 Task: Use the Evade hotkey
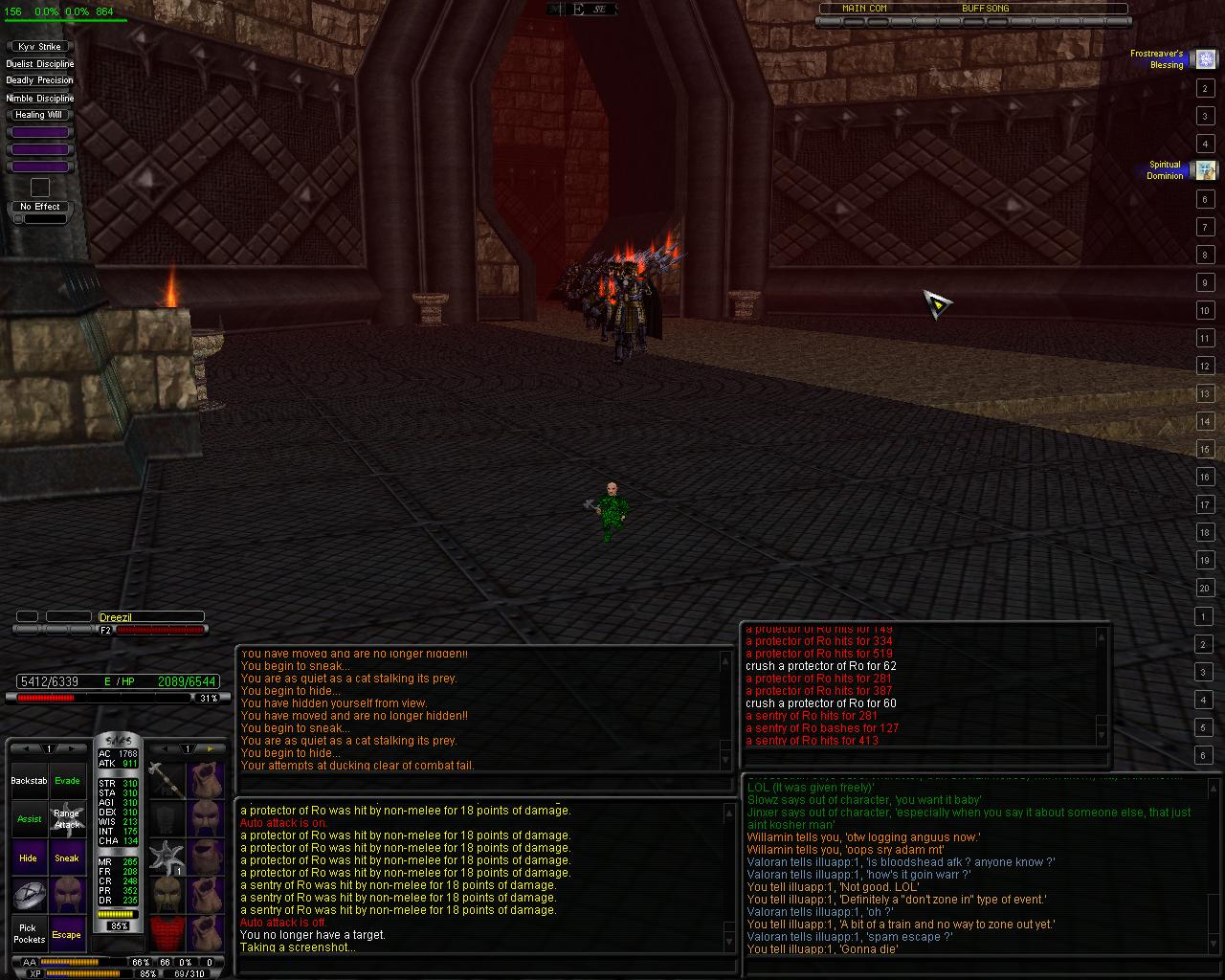click(67, 781)
